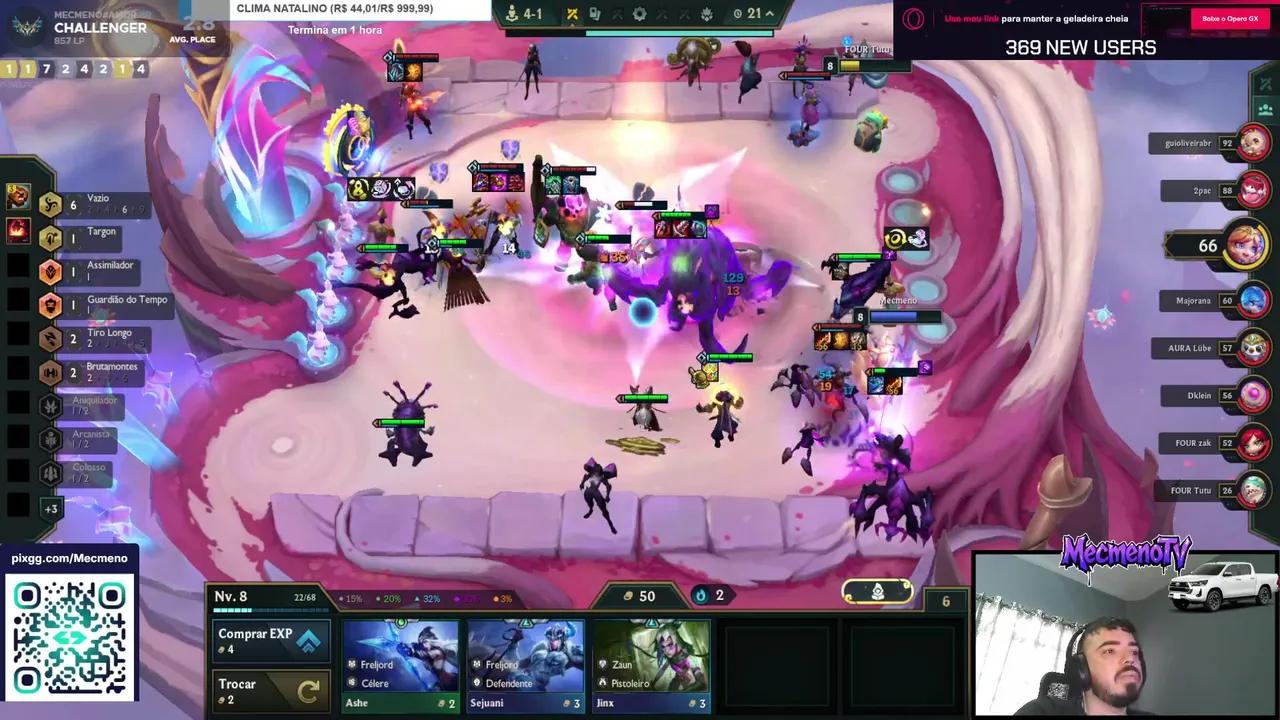Collapse the top bar via the chevron arrow
The height and width of the screenshot is (720, 1280).
pos(770,14)
